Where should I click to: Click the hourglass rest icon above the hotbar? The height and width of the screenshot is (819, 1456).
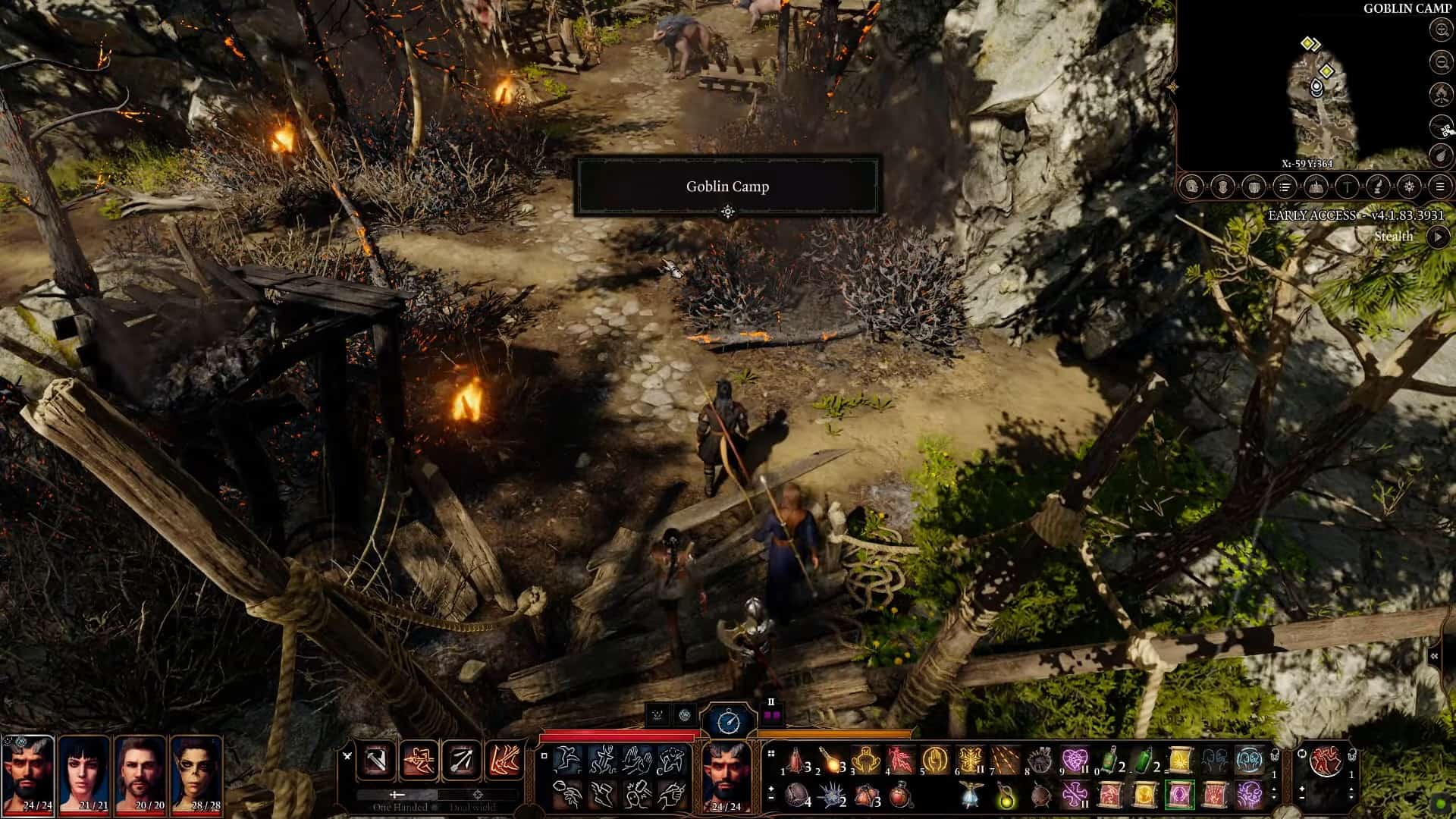click(728, 719)
